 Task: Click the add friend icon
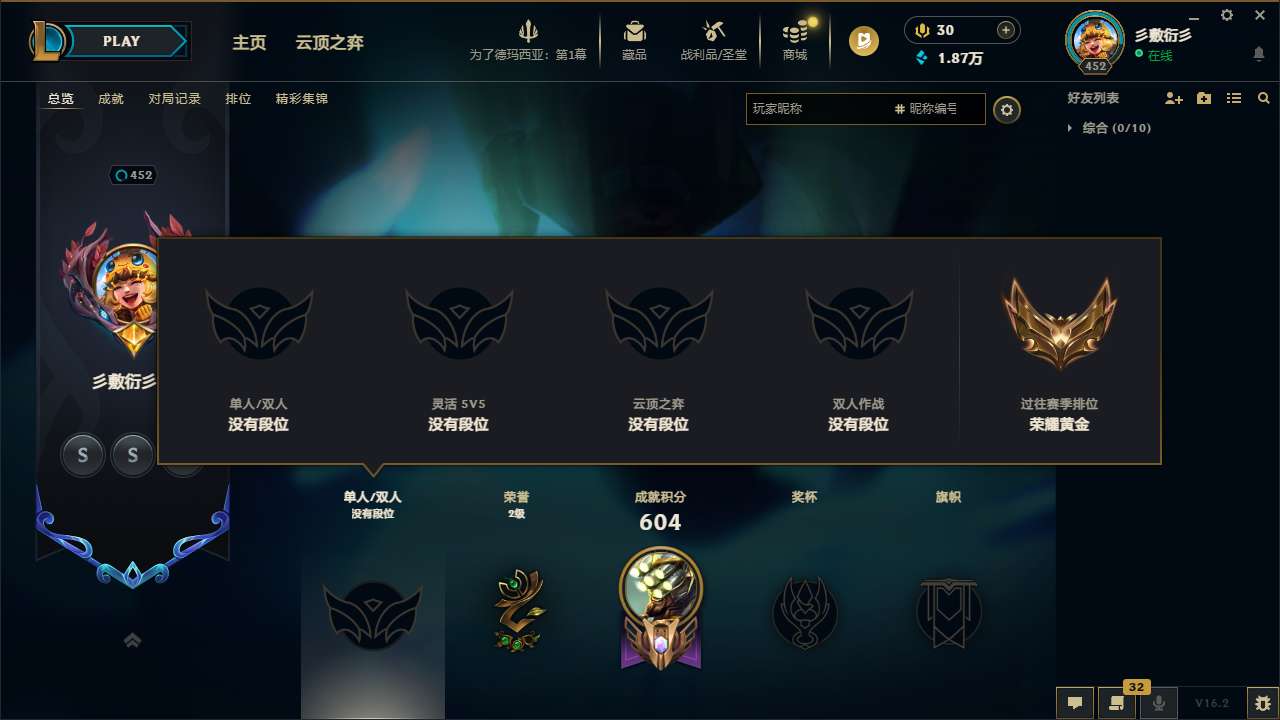point(1172,98)
